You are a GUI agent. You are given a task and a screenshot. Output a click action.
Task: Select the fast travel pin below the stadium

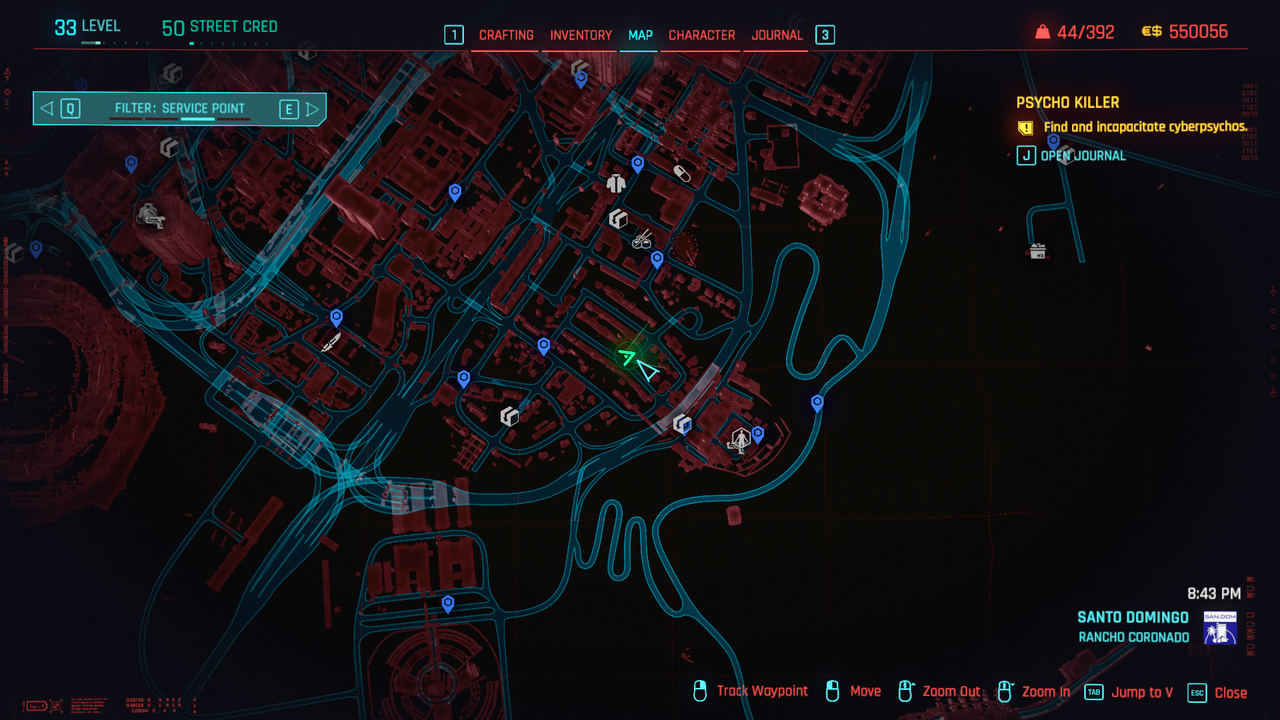pyautogui.click(x=447, y=604)
